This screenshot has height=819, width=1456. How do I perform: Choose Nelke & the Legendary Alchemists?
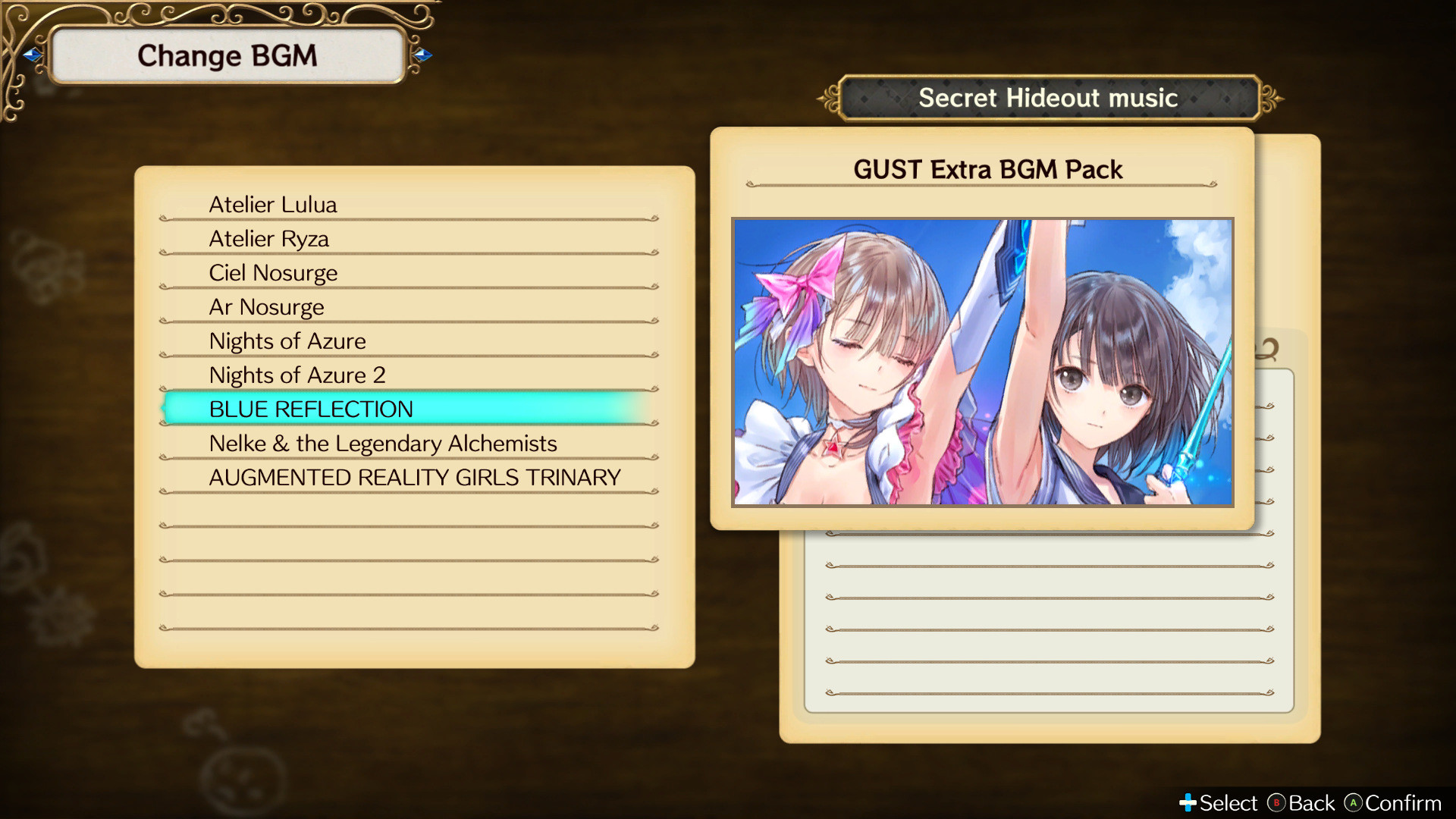coord(383,443)
